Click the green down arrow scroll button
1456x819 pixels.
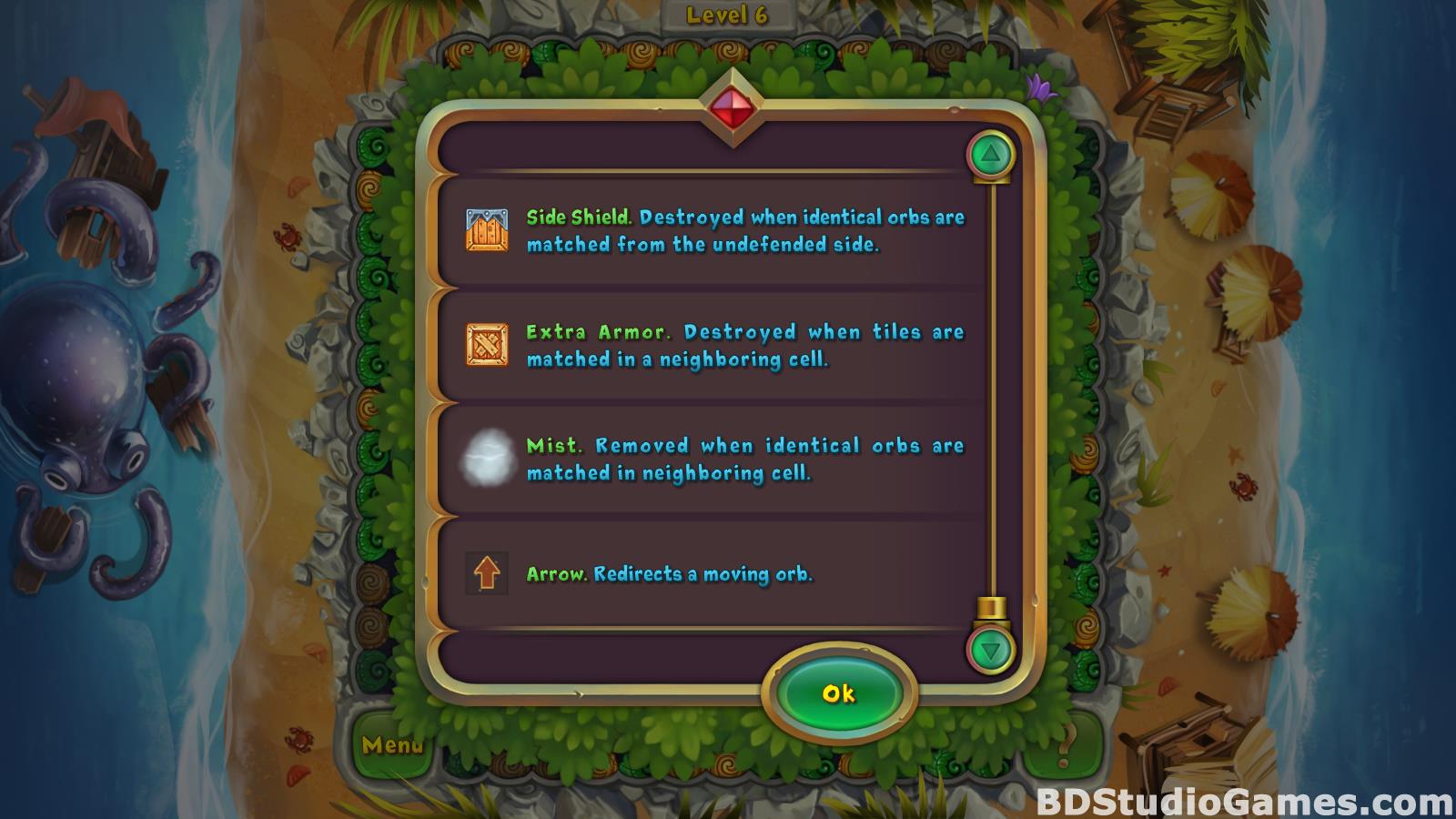991,650
